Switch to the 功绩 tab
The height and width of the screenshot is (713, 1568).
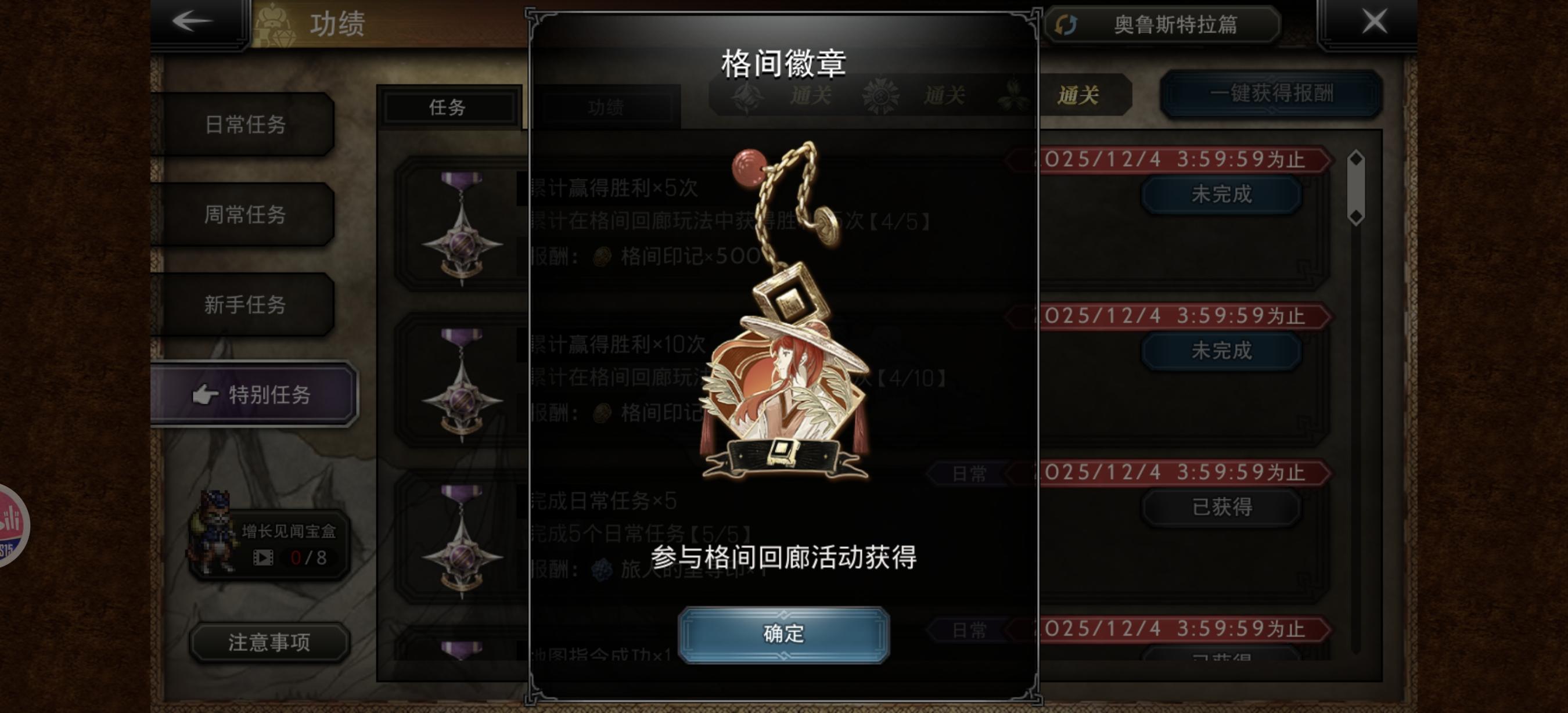pyautogui.click(x=608, y=109)
